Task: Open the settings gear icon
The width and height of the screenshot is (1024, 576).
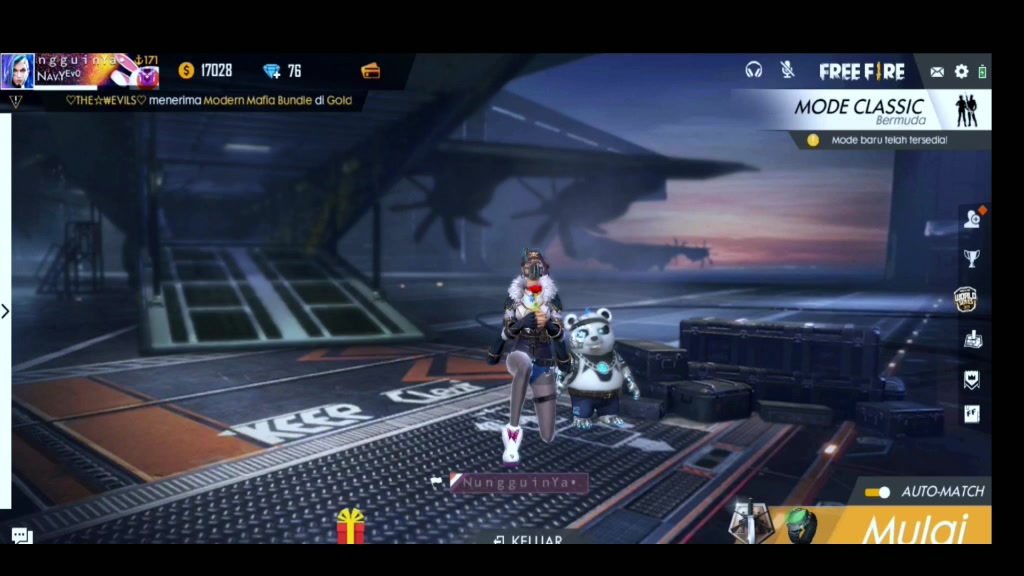Action: (961, 71)
